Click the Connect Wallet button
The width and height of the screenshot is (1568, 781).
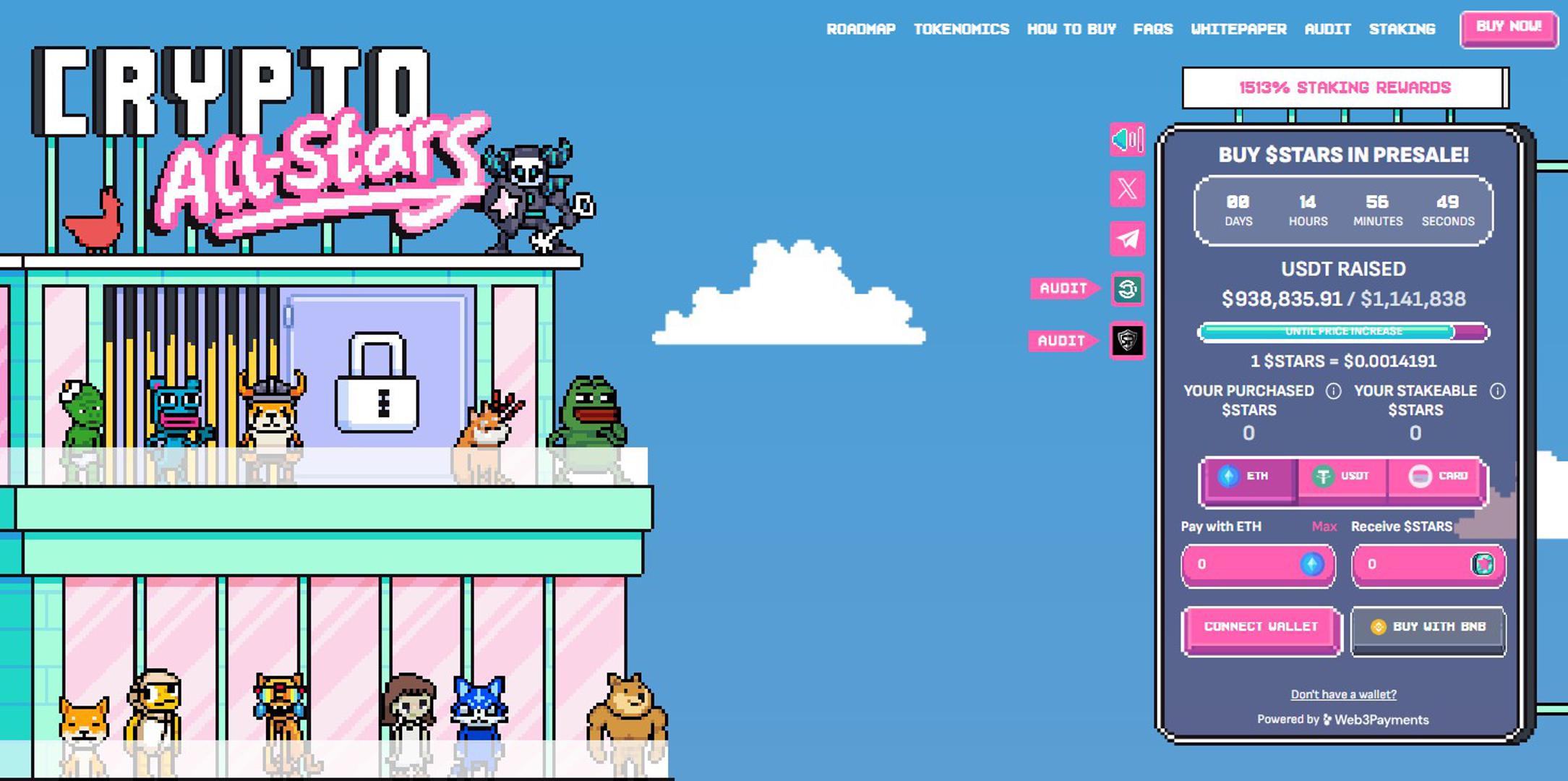point(1261,628)
